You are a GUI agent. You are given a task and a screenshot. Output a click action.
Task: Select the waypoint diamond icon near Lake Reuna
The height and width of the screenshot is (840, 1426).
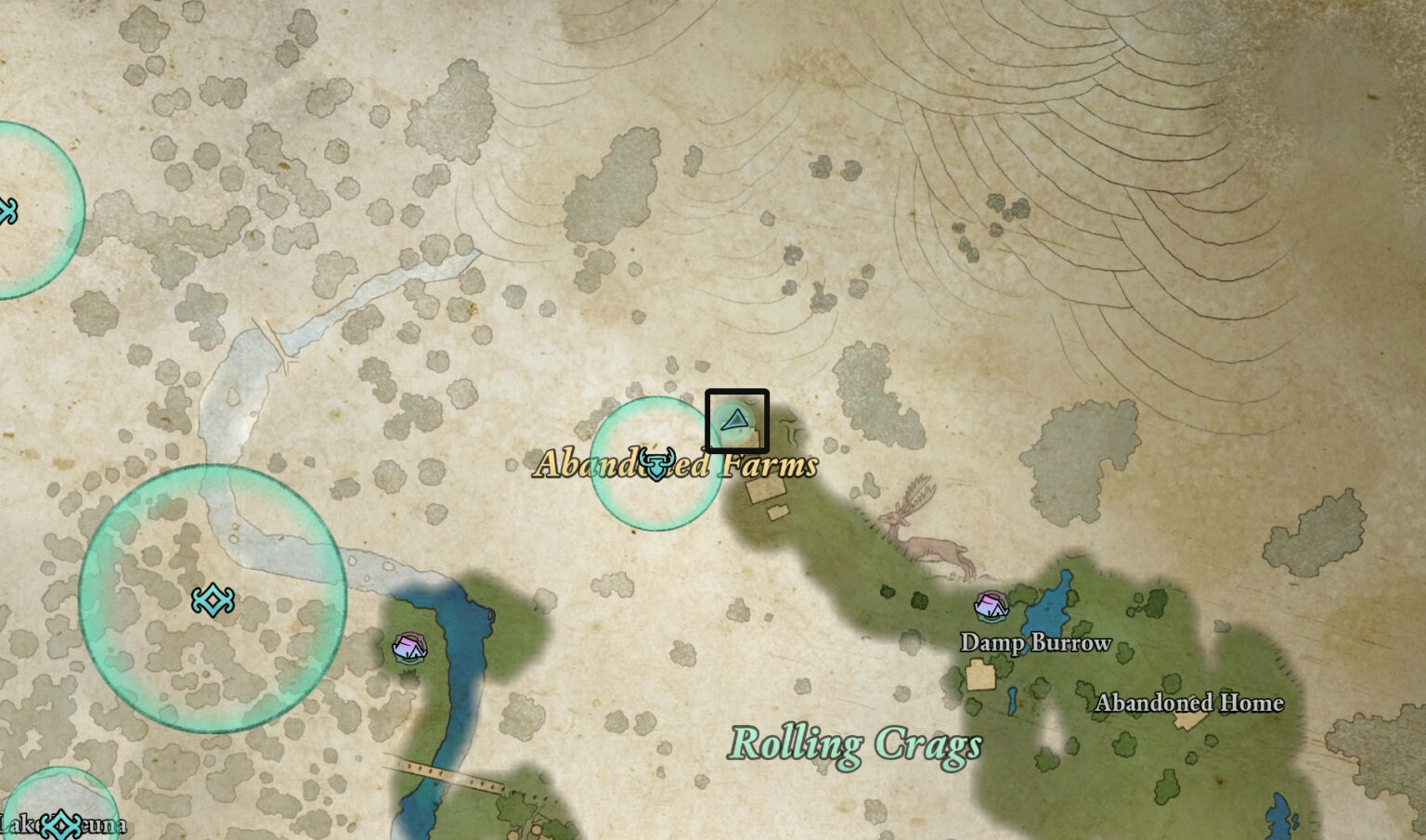tap(63, 821)
